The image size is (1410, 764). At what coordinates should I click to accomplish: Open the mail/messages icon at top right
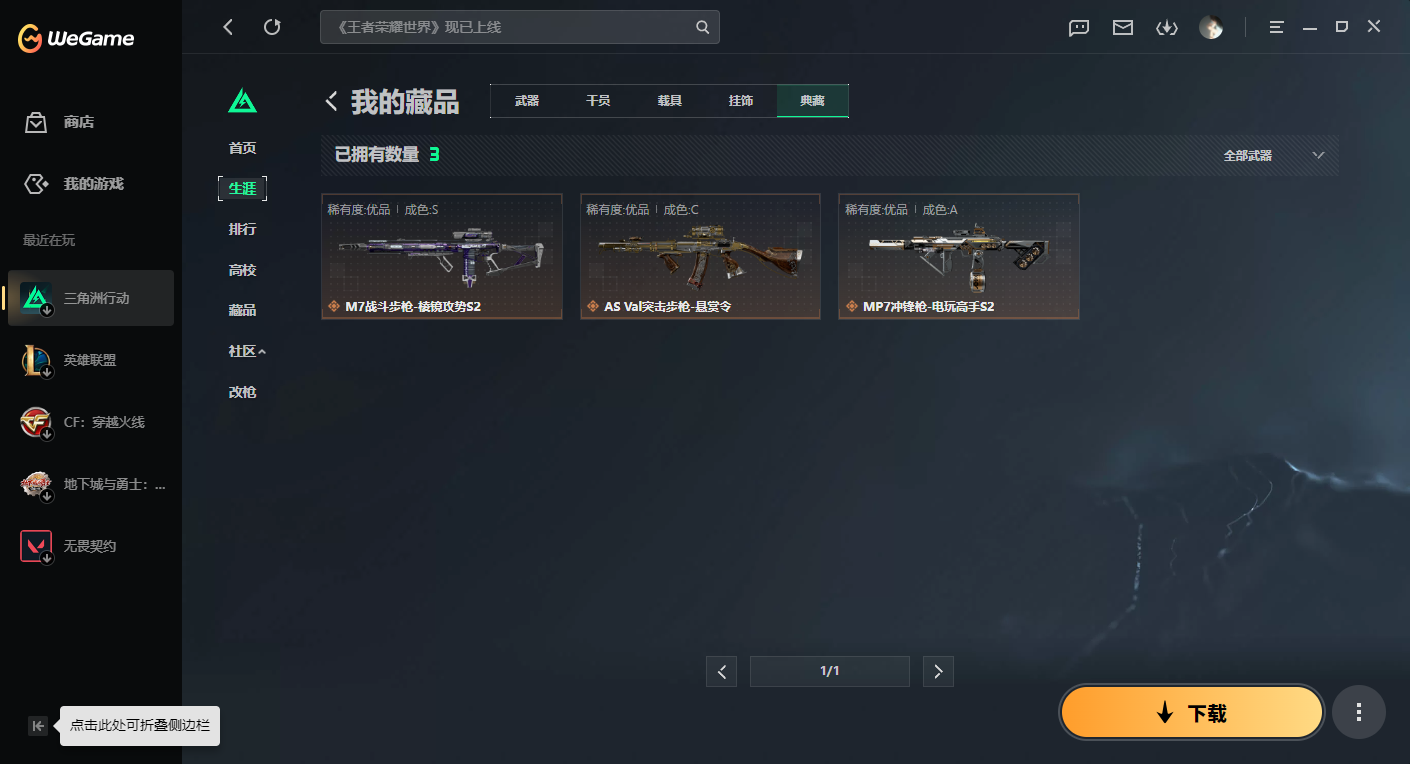point(1122,27)
